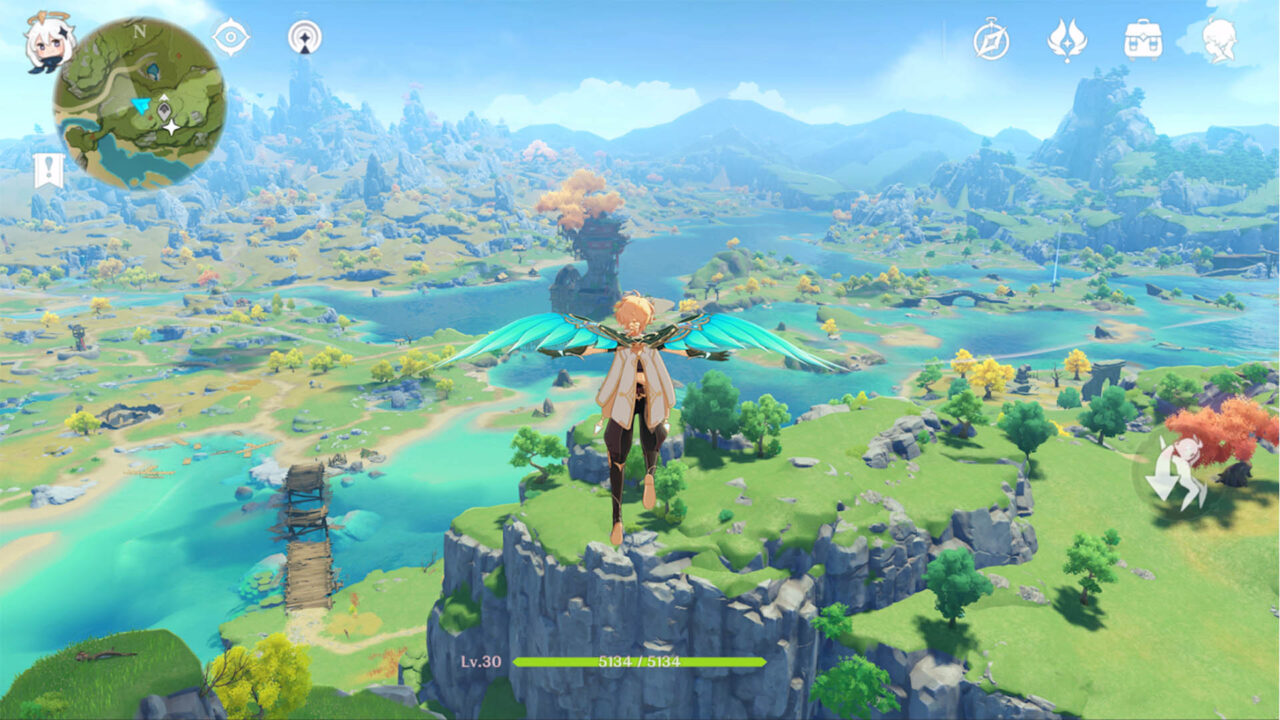The height and width of the screenshot is (720, 1280).
Task: Open the Adventurer Handbook wings icon
Action: coord(1070,42)
